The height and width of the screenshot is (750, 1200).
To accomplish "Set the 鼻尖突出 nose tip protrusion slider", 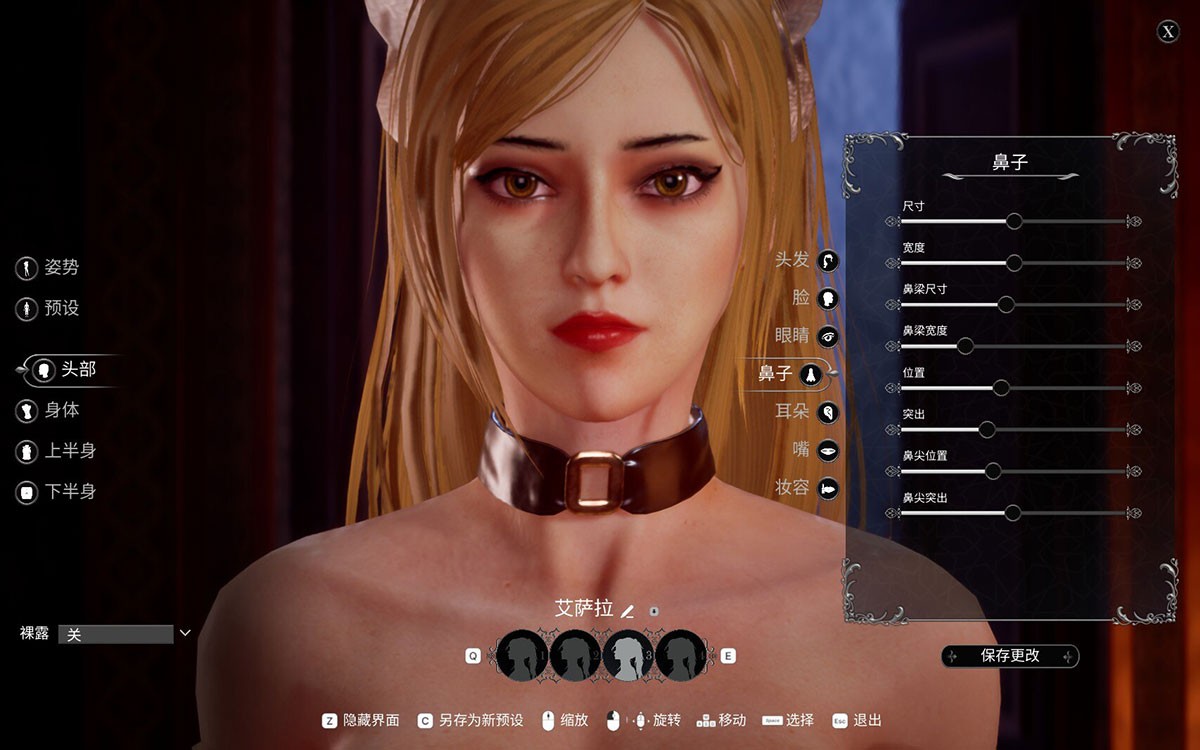I will [1012, 513].
